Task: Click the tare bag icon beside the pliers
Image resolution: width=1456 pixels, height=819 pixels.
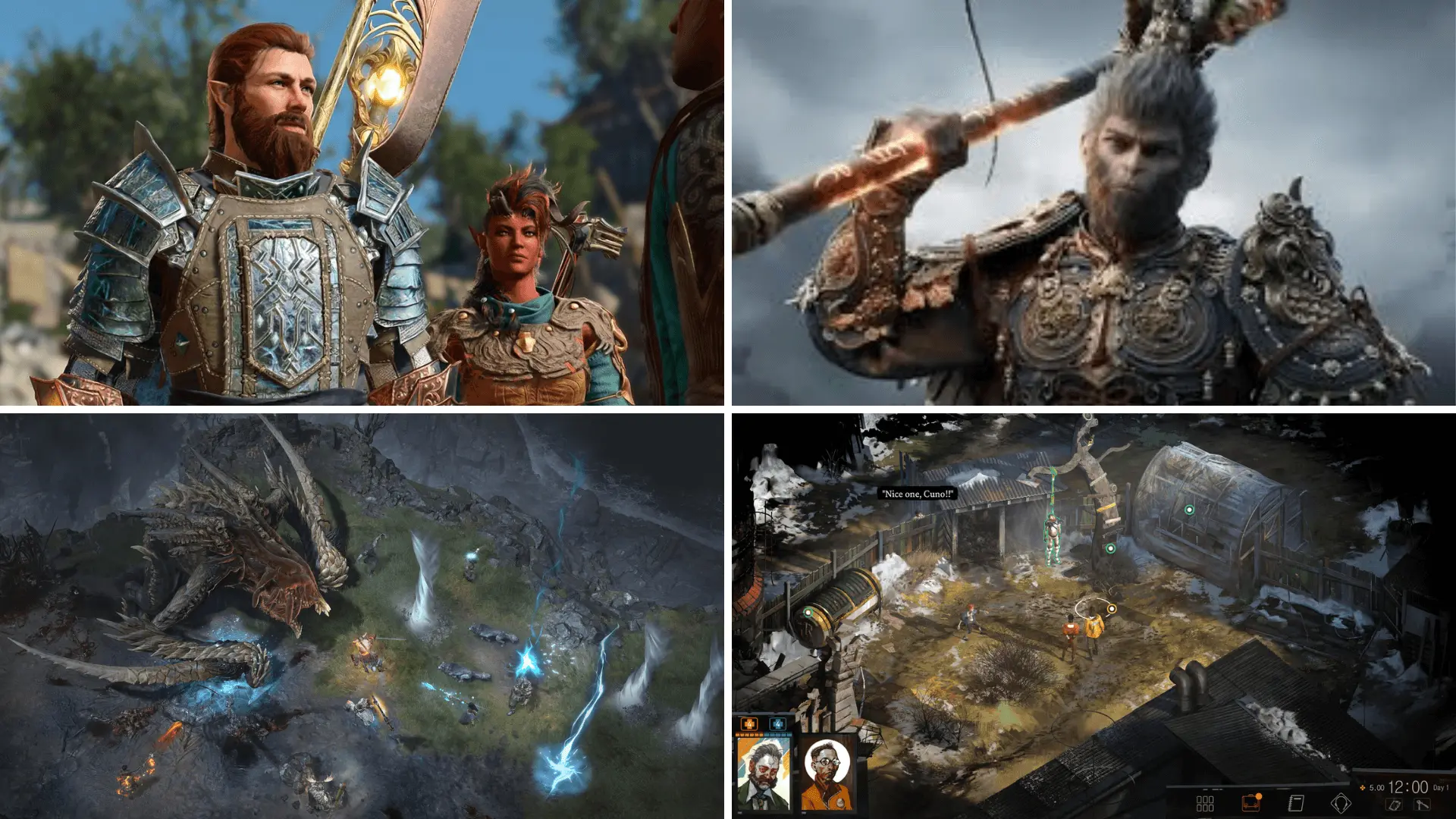Action: [x=1395, y=805]
